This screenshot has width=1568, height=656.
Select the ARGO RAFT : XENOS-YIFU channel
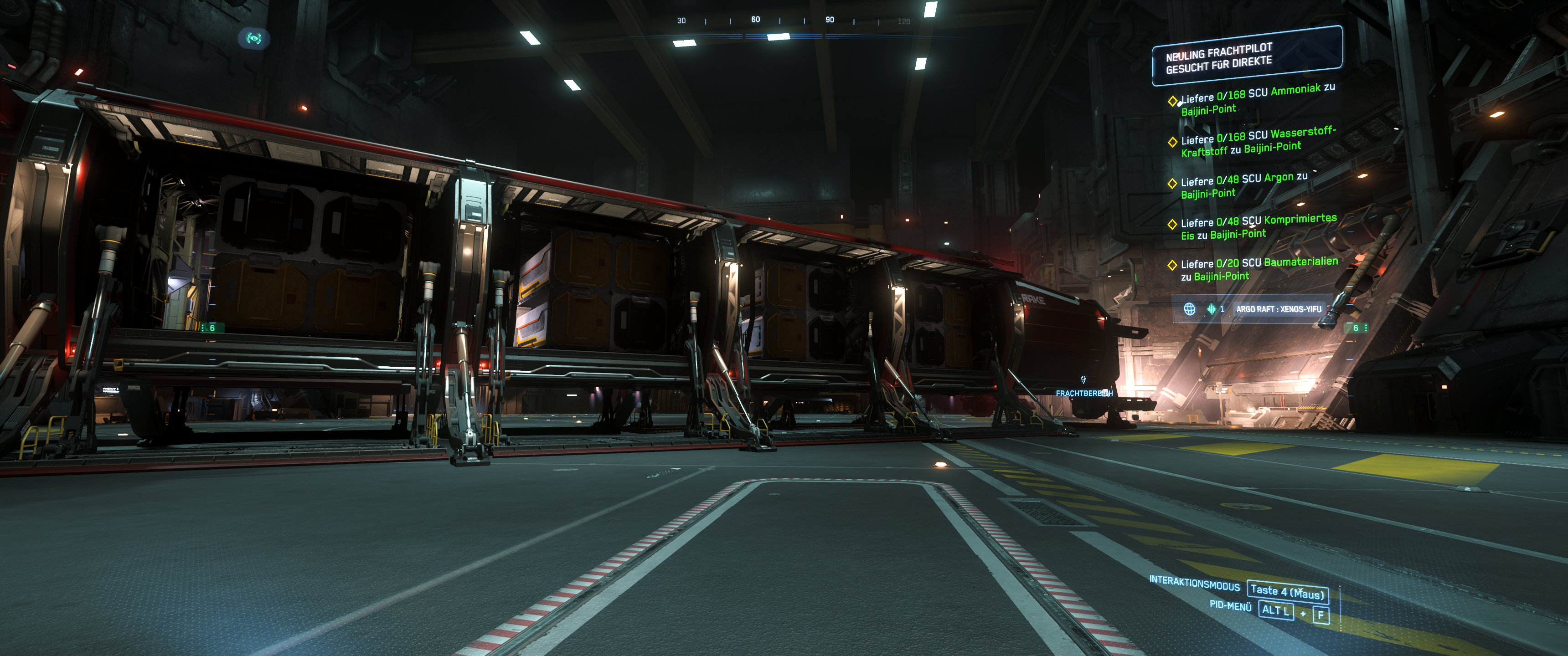1278,309
